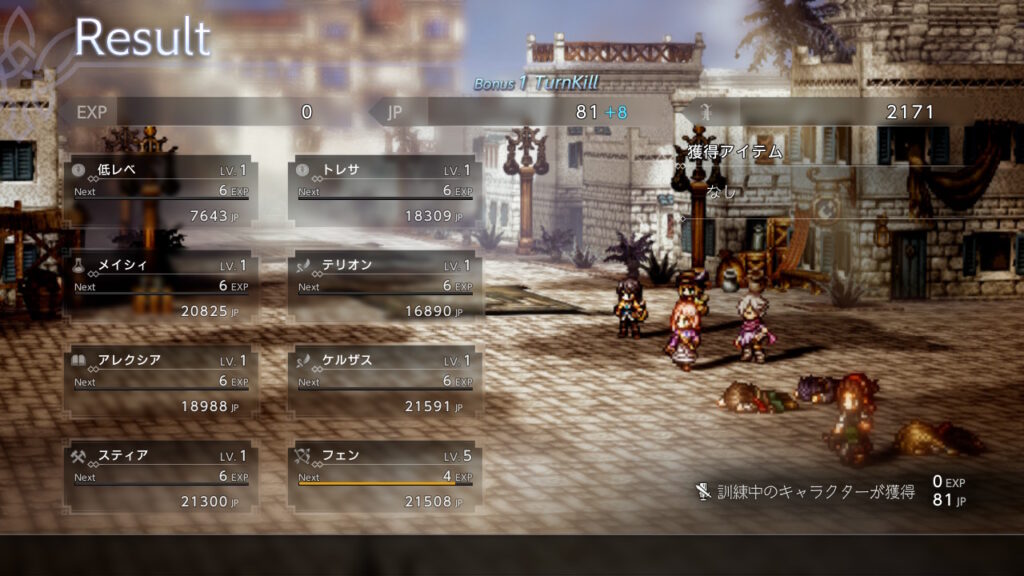Image resolution: width=1024 pixels, height=576 pixels.
Task: Pick the ケルザス result panel
Action: click(x=384, y=381)
